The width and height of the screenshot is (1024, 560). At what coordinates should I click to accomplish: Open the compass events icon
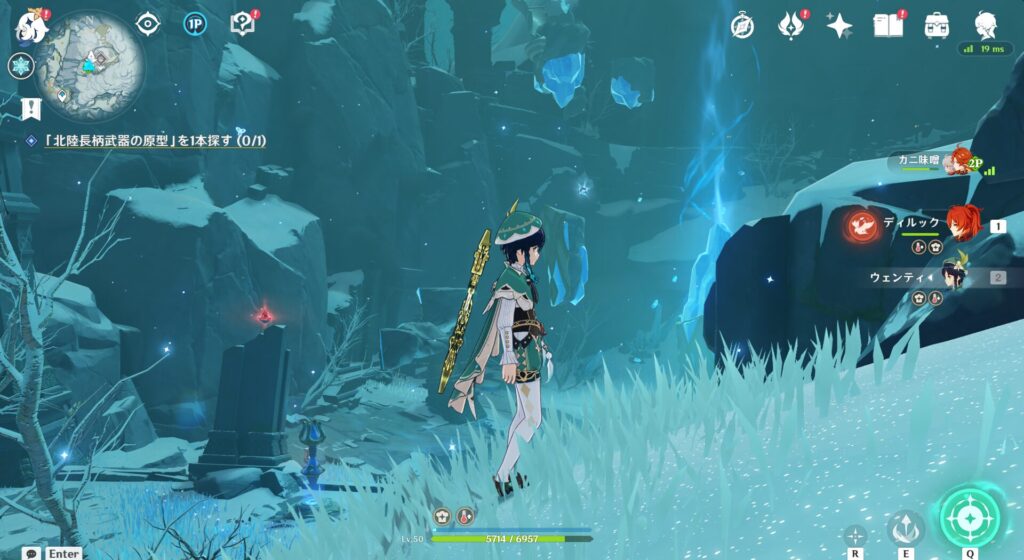[x=742, y=25]
